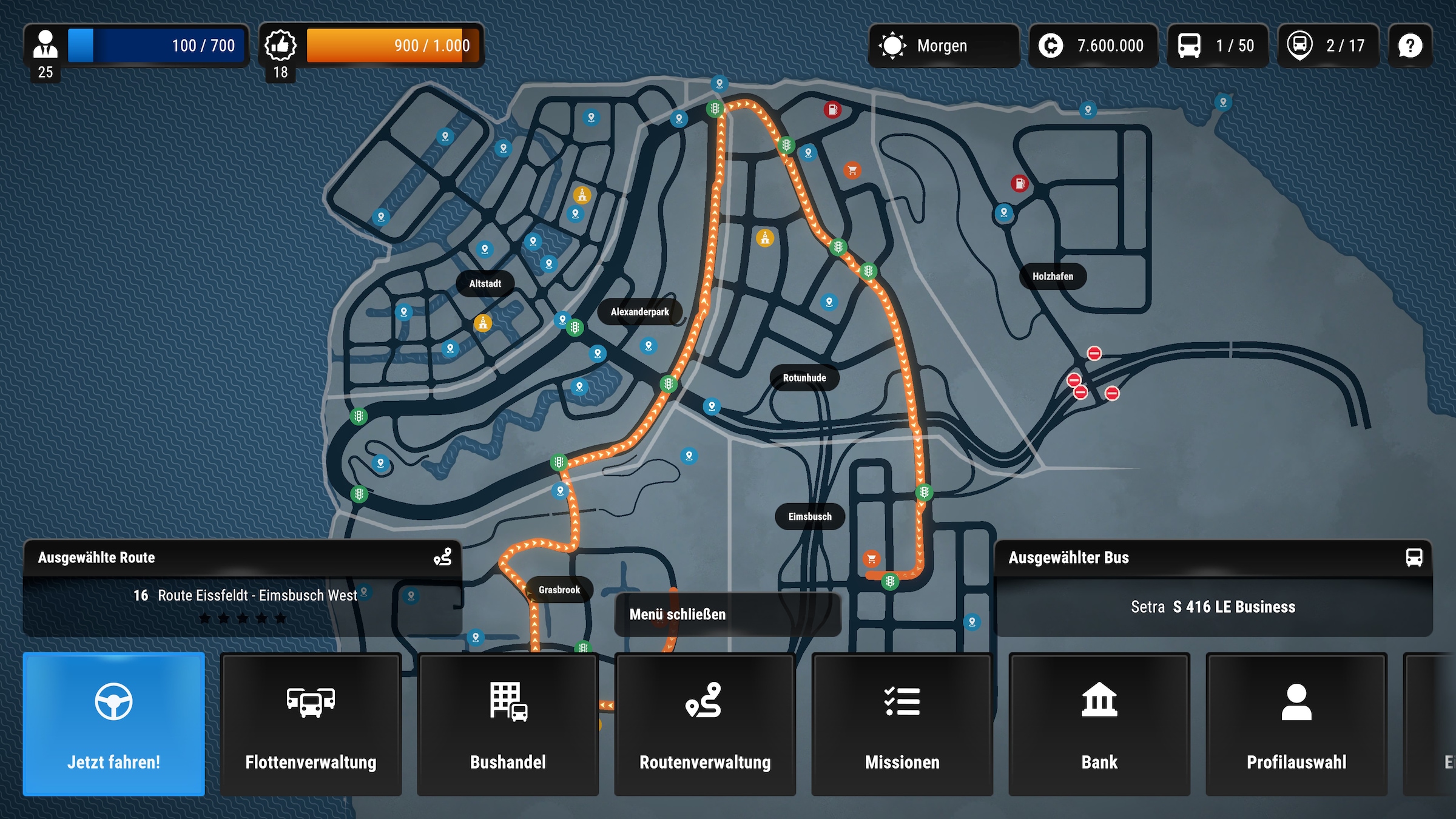Screen dimensions: 1456x819
Task: Open the Morgen time-of-day selector
Action: tap(944, 45)
